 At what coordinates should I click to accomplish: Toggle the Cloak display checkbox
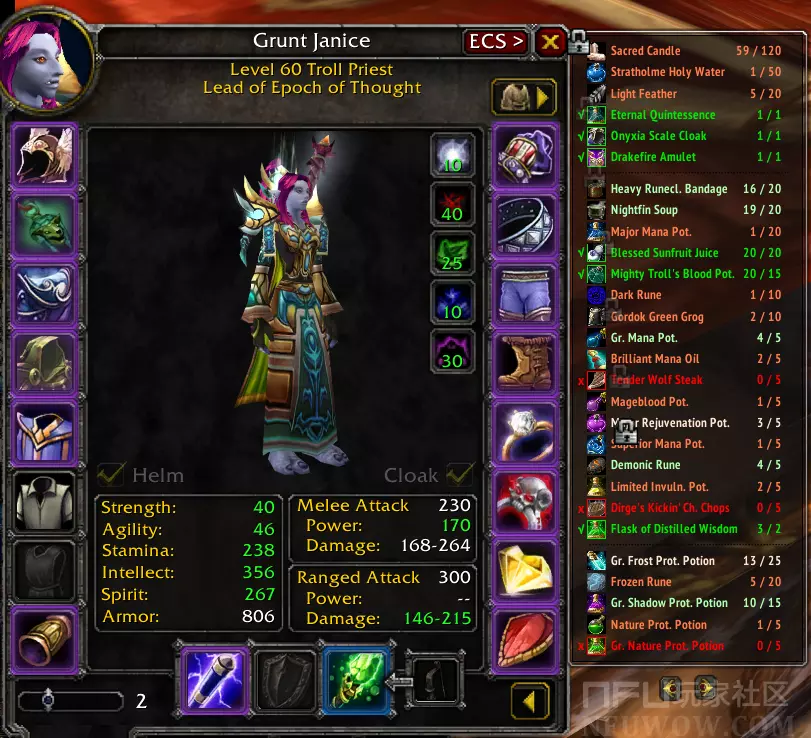click(460, 474)
